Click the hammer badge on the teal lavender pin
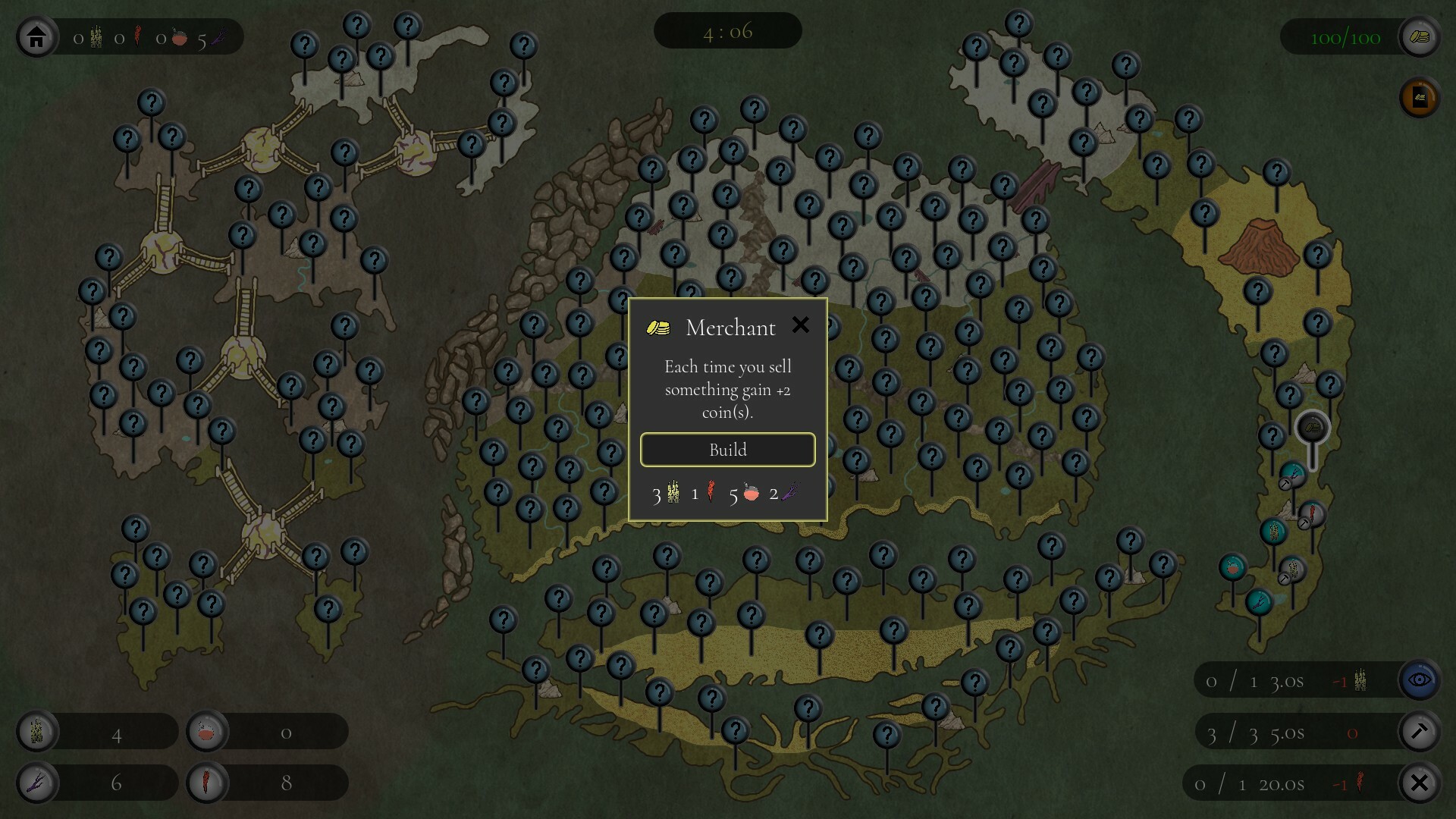This screenshot has height=819, width=1456. tap(1285, 483)
